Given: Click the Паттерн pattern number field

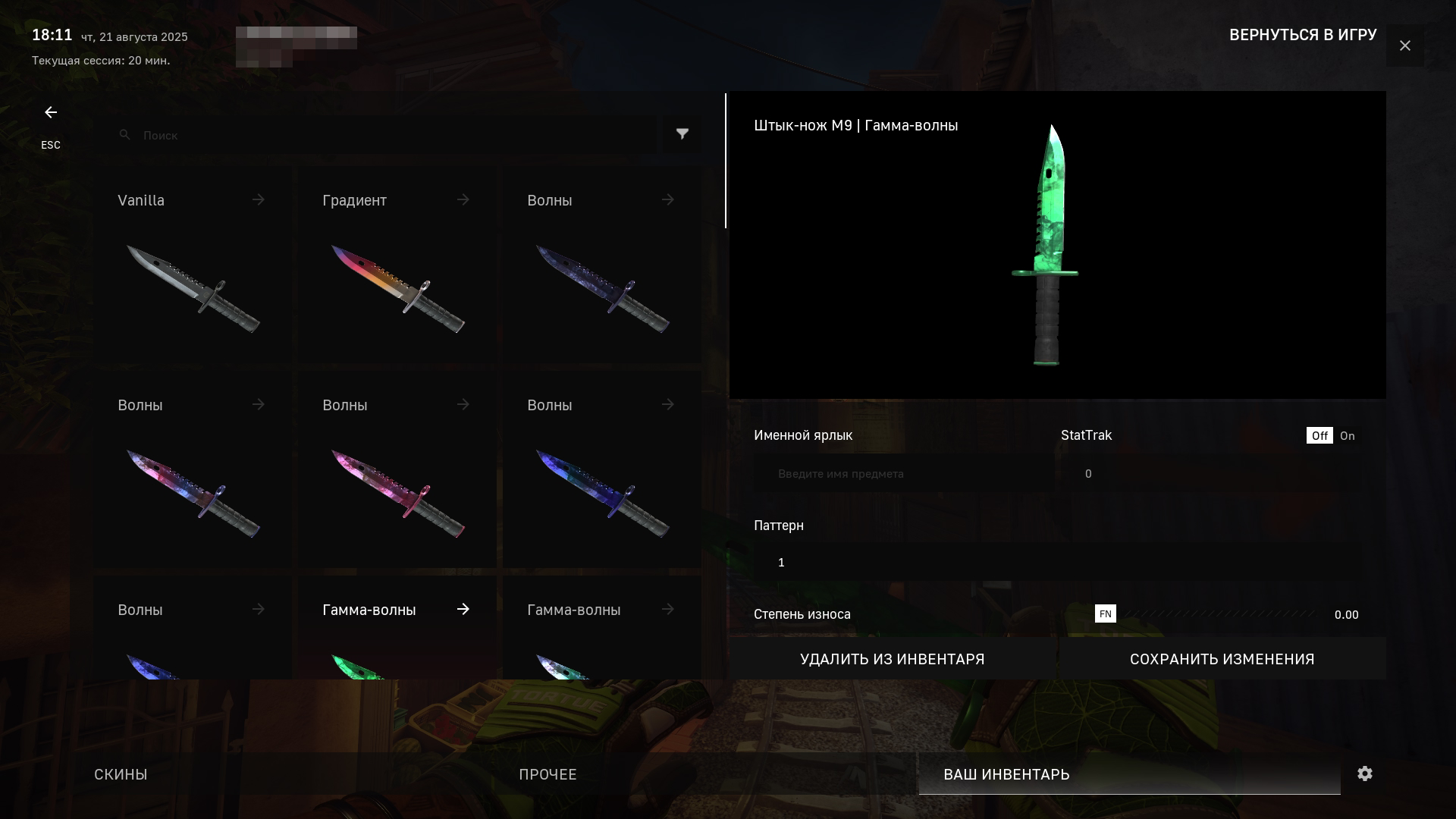Looking at the screenshot, I should point(1057,563).
